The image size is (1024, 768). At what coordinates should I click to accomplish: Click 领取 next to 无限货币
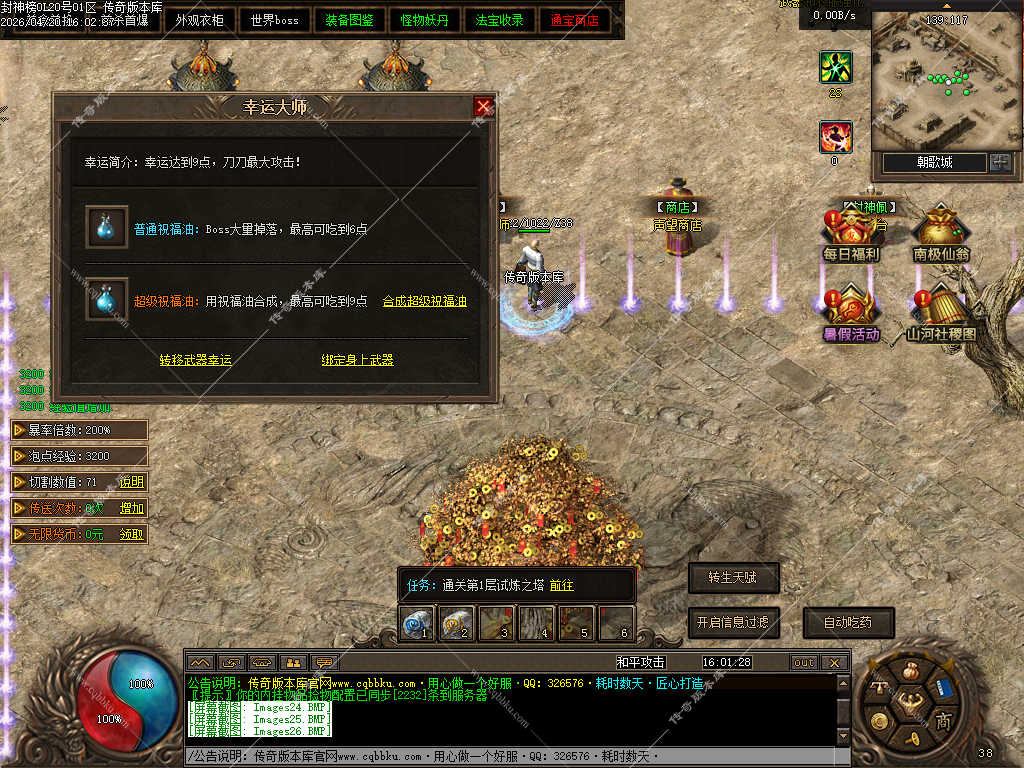(132, 534)
